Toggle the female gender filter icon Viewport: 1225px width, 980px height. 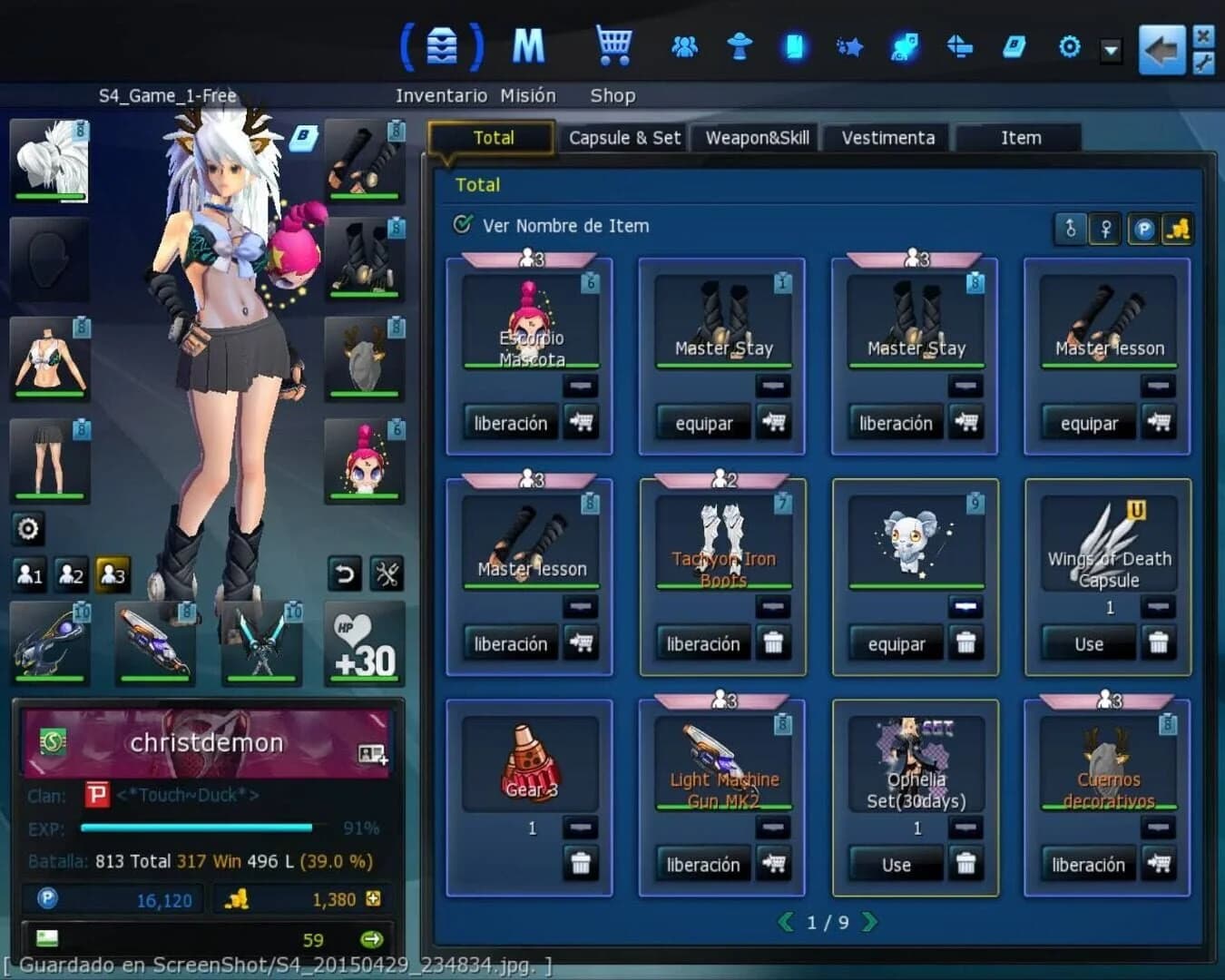point(1104,230)
